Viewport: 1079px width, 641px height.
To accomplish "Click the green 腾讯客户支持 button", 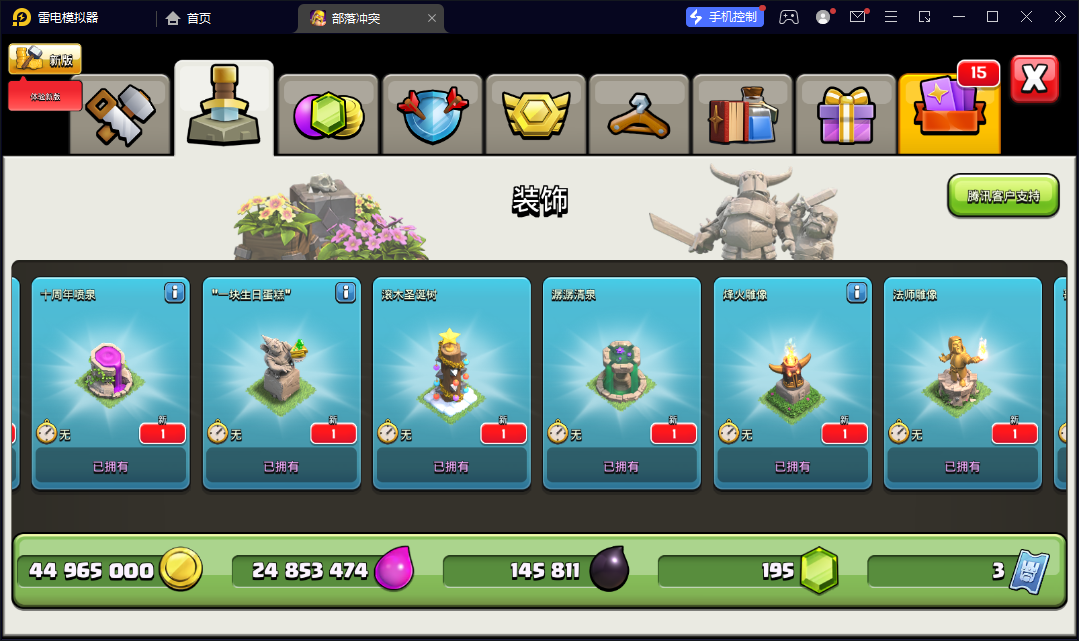I will coord(1003,196).
